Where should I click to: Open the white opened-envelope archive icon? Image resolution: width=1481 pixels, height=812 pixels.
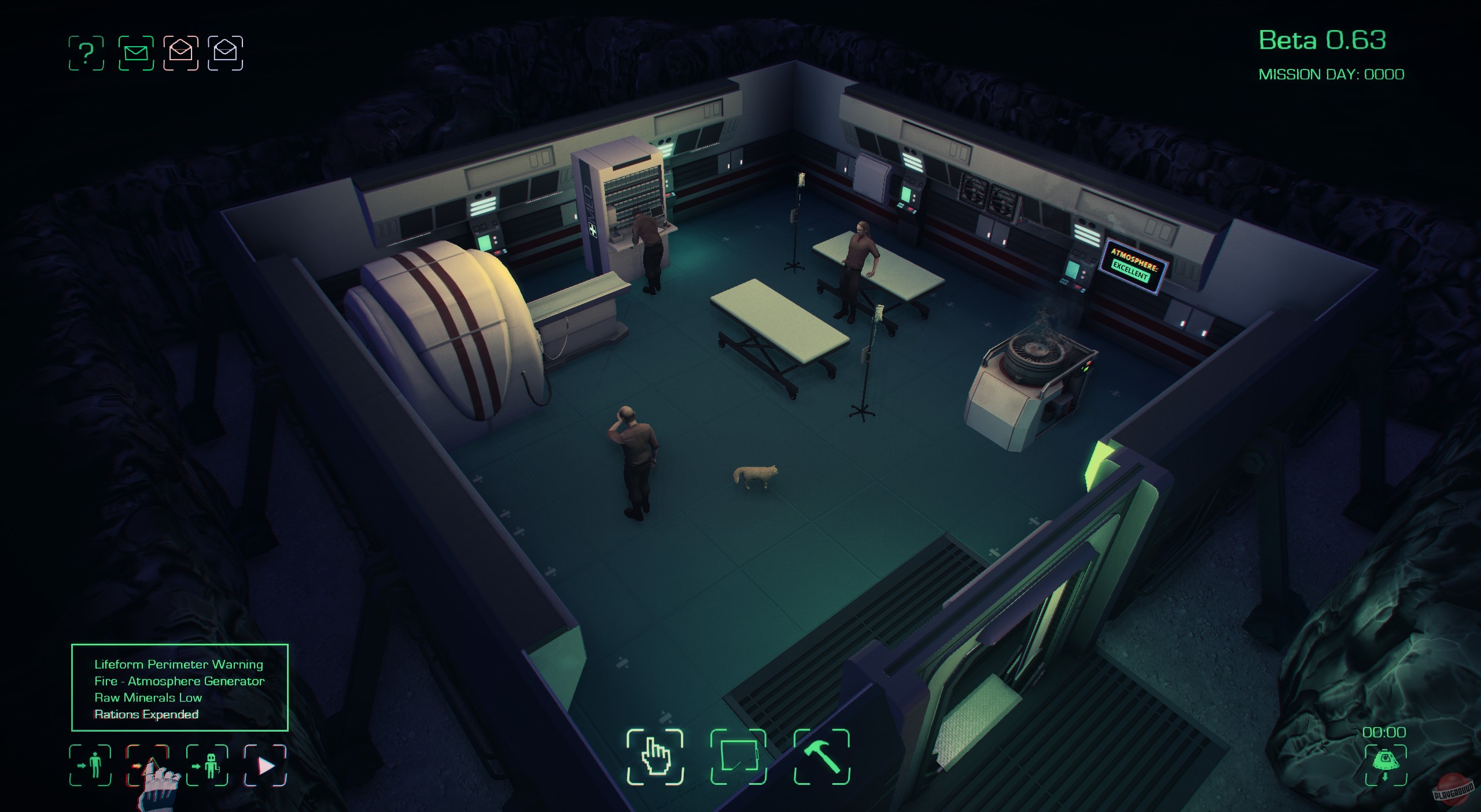(228, 53)
